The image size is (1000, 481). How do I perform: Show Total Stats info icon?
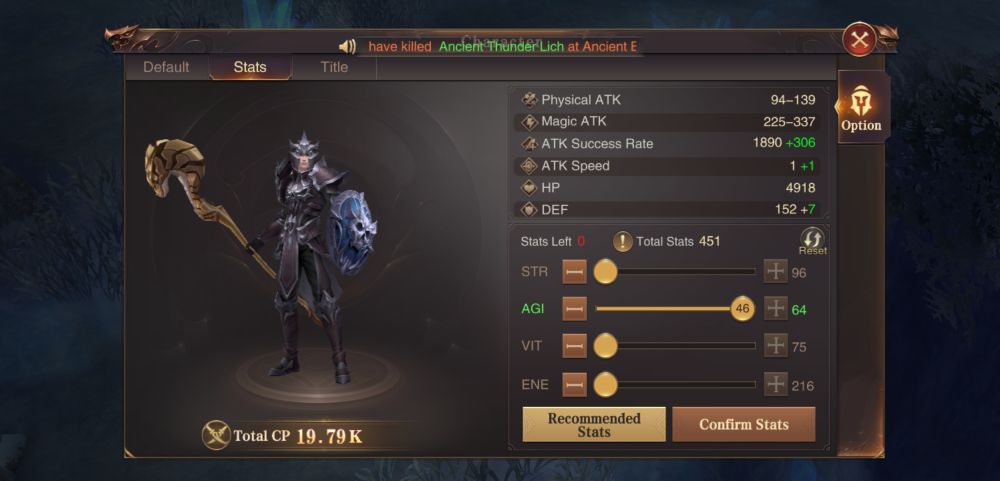(622, 241)
